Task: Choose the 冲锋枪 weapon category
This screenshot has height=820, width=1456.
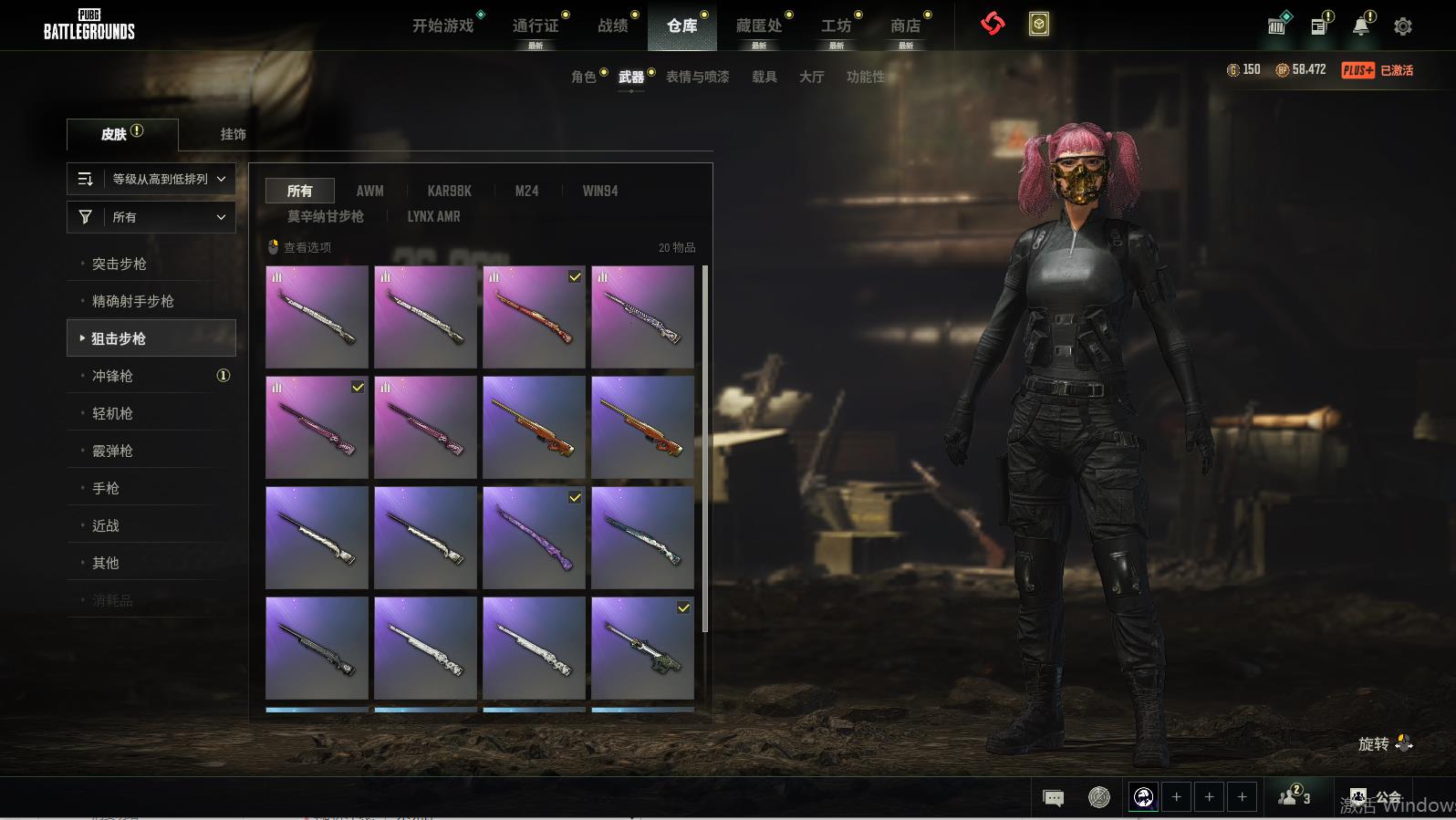Action: pos(112,376)
